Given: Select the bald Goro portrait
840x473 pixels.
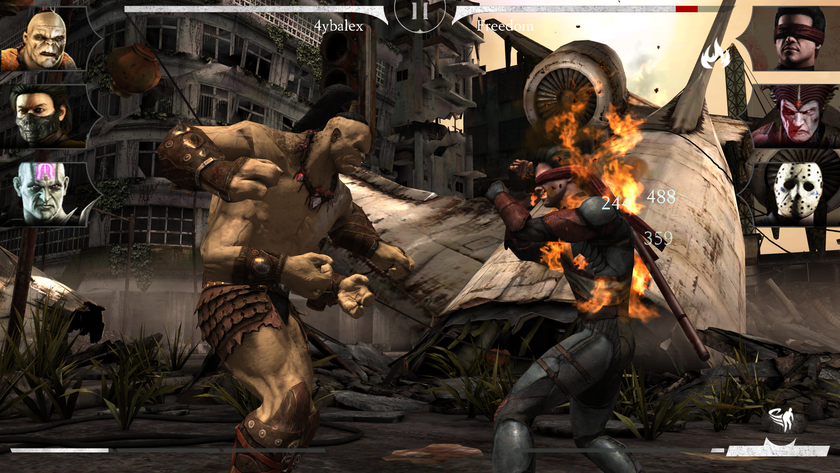Looking at the screenshot, I should tap(40, 40).
